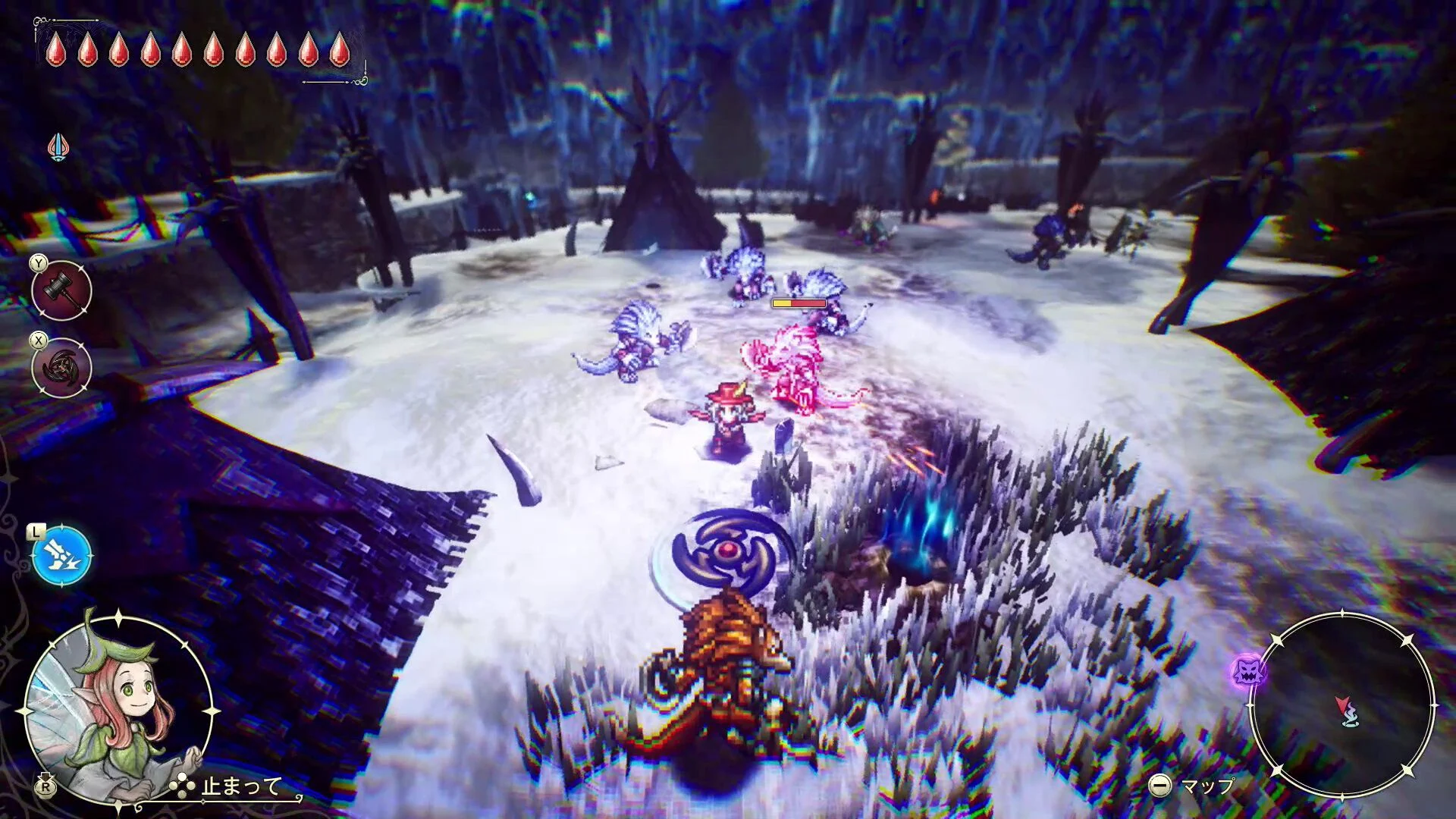Click the purple monster alert icon near the minimap

click(1249, 671)
